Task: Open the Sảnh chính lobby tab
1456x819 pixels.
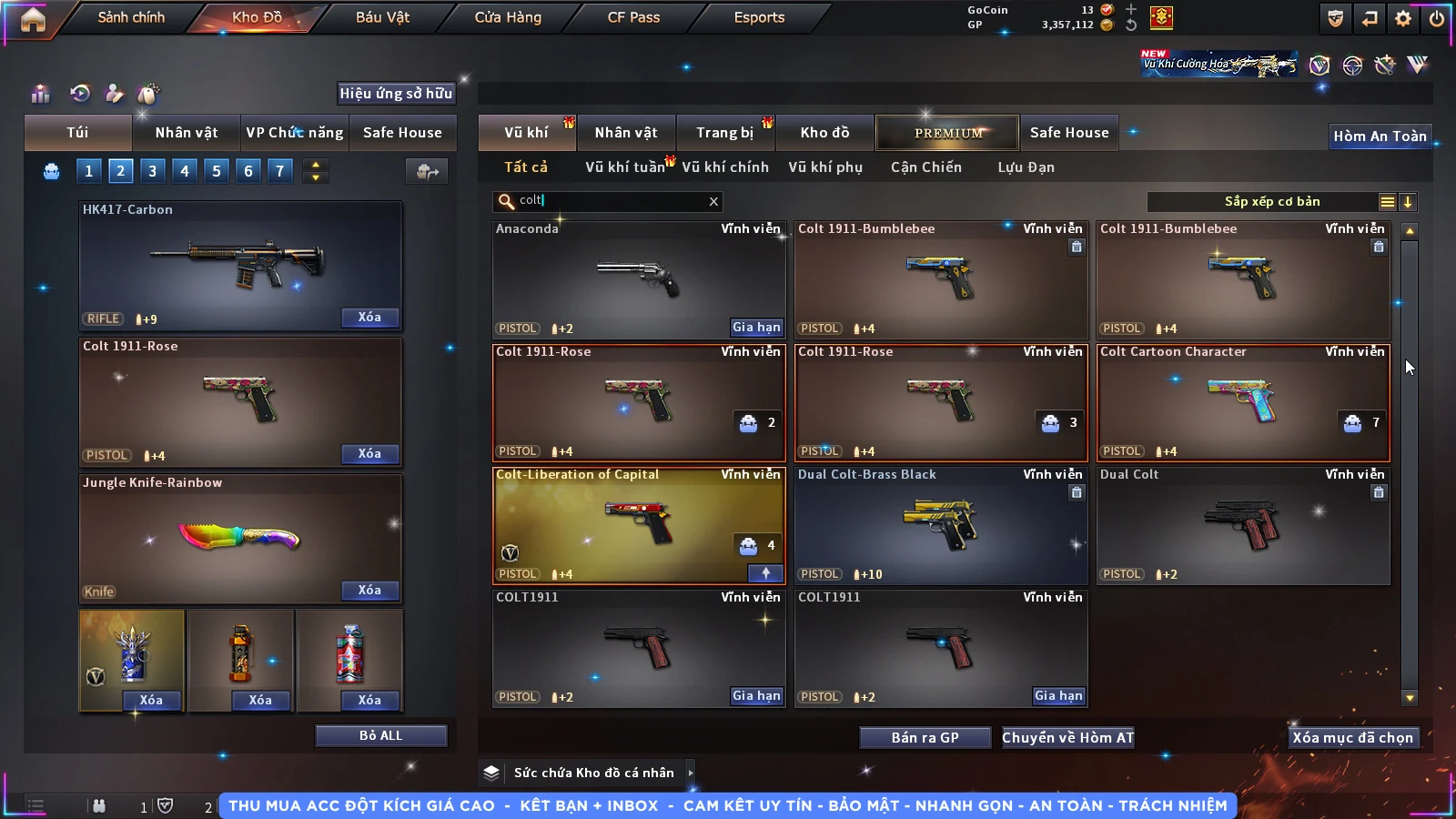Action: click(131, 17)
